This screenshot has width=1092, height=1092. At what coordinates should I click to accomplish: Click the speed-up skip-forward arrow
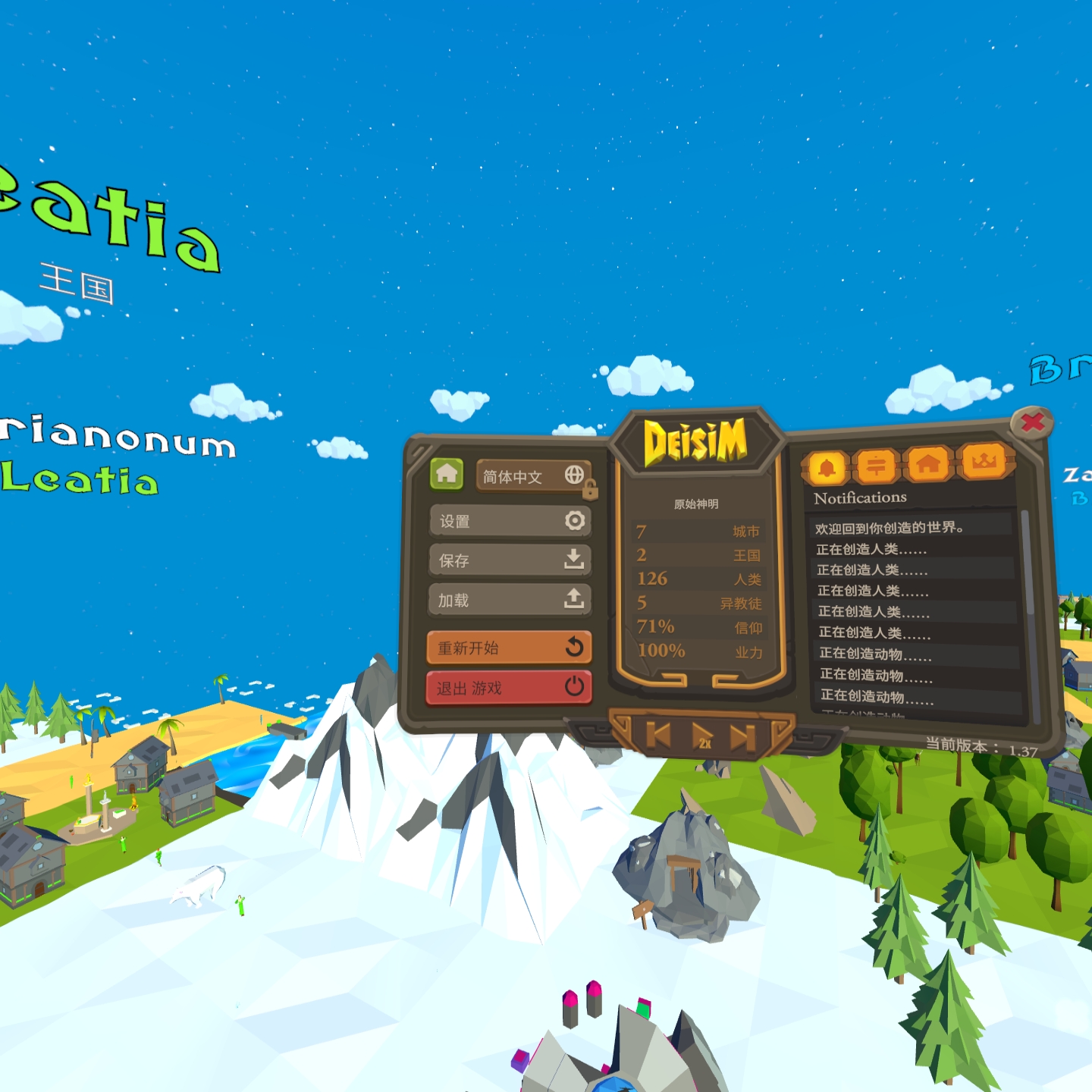743,737
